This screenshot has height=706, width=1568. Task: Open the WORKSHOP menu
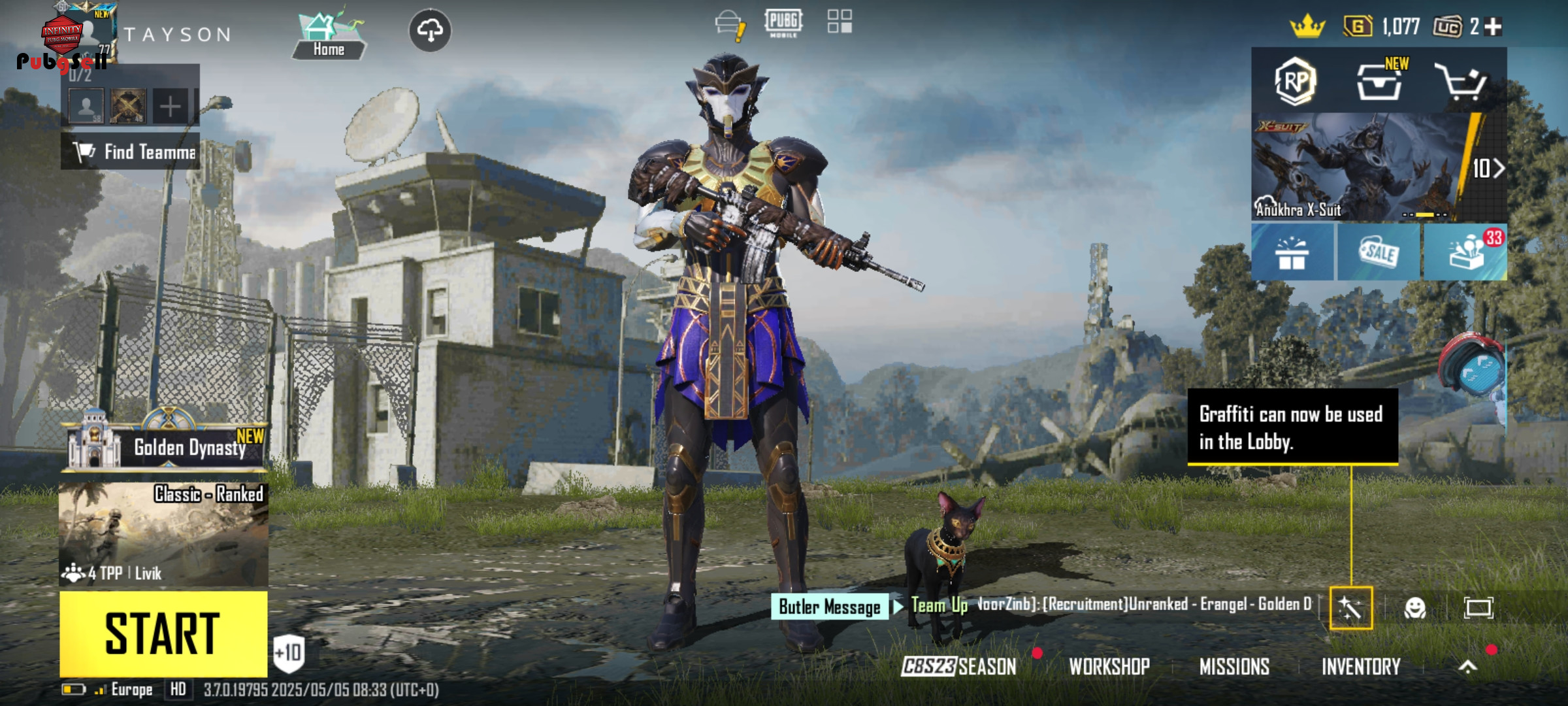point(1109,667)
